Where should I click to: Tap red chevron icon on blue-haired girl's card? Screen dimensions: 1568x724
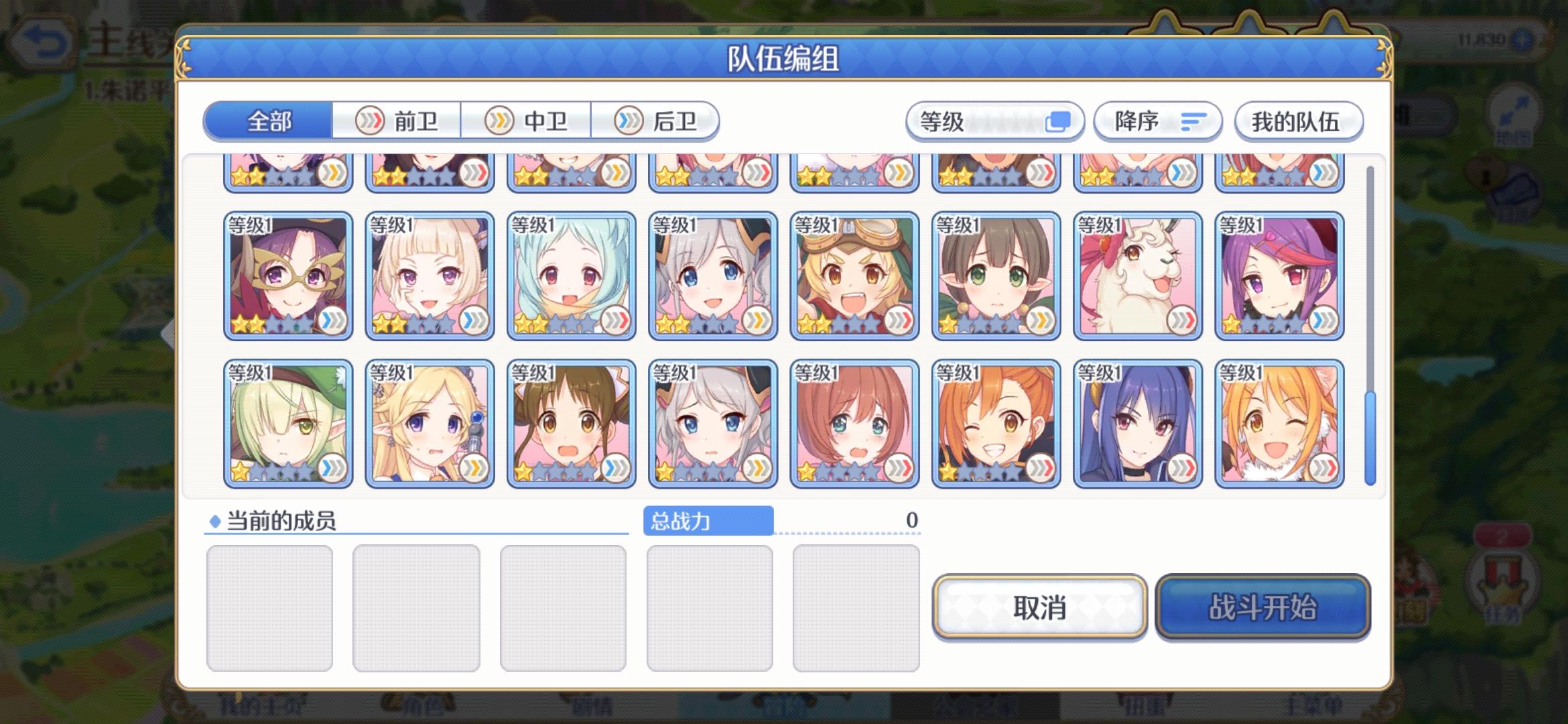pos(1183,469)
